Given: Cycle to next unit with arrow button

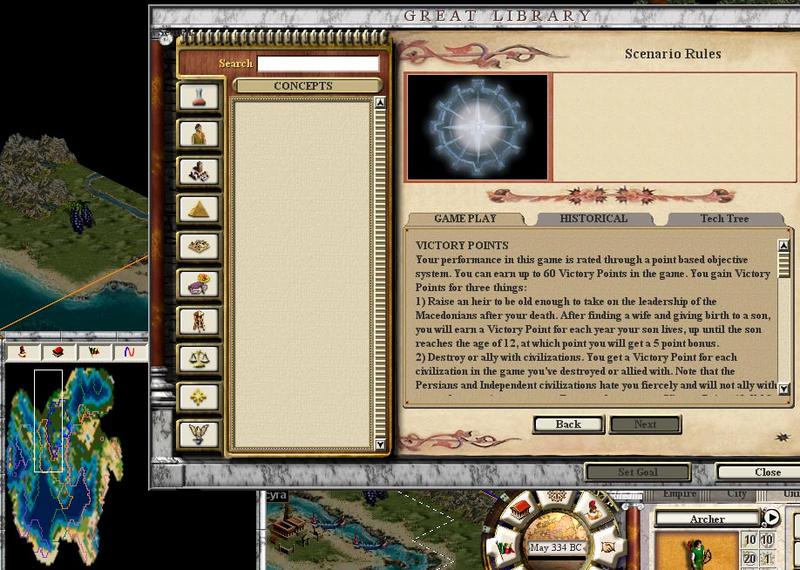Looking at the screenshot, I should (x=771, y=518).
